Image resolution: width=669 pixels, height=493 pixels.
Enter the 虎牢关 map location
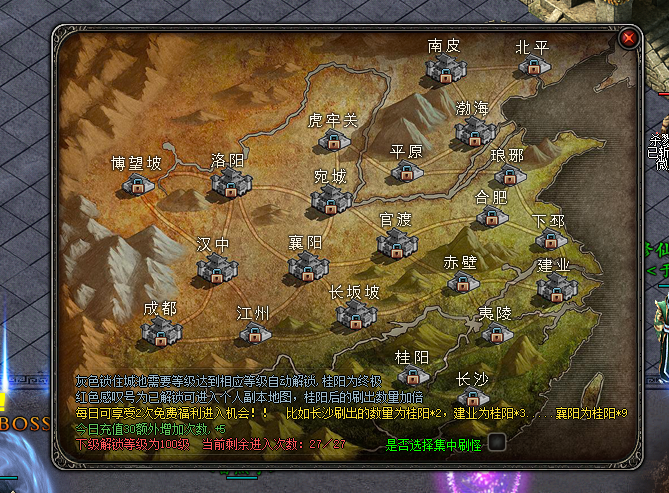(x=331, y=141)
